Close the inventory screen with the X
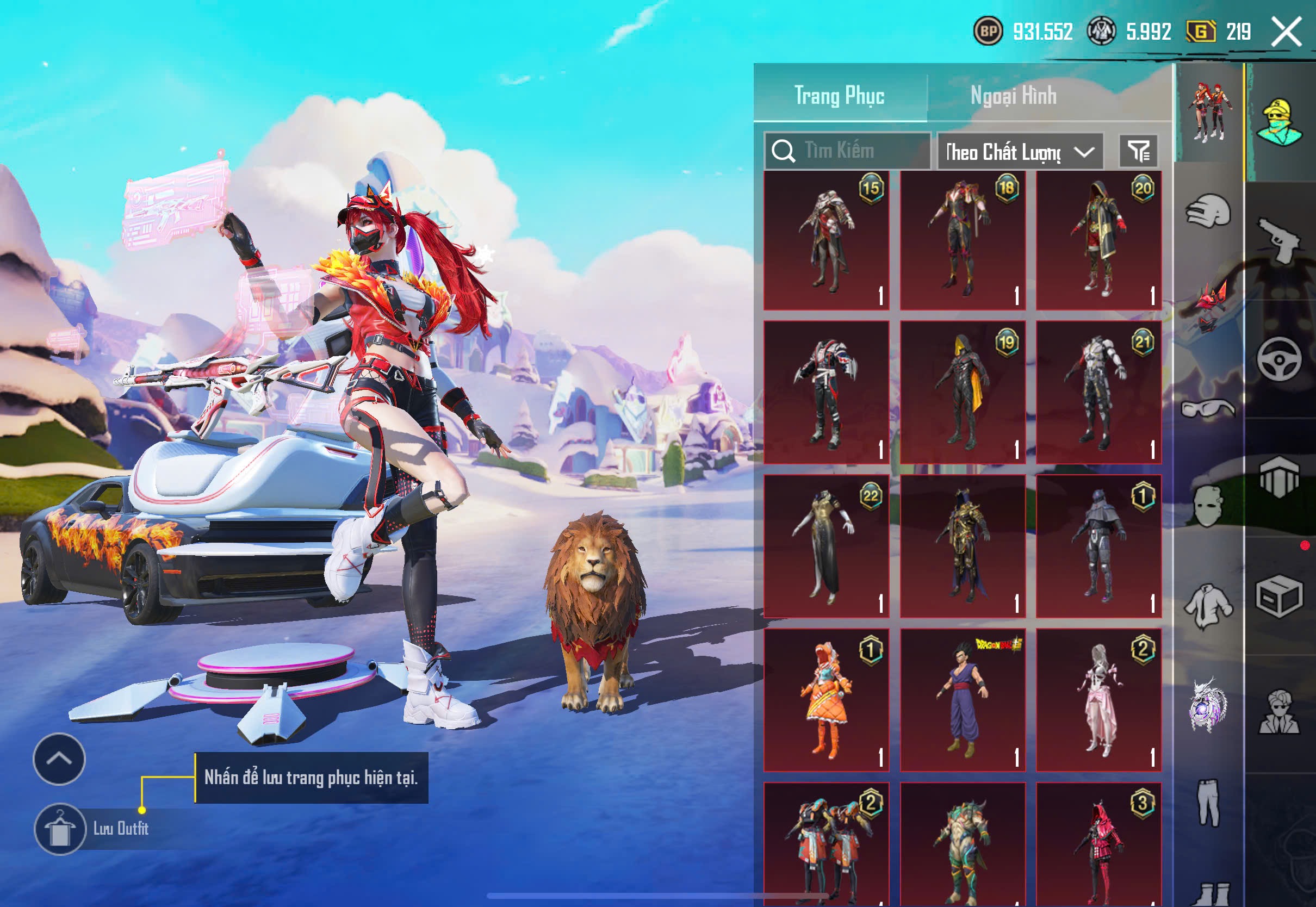1316x907 pixels. click(1287, 31)
